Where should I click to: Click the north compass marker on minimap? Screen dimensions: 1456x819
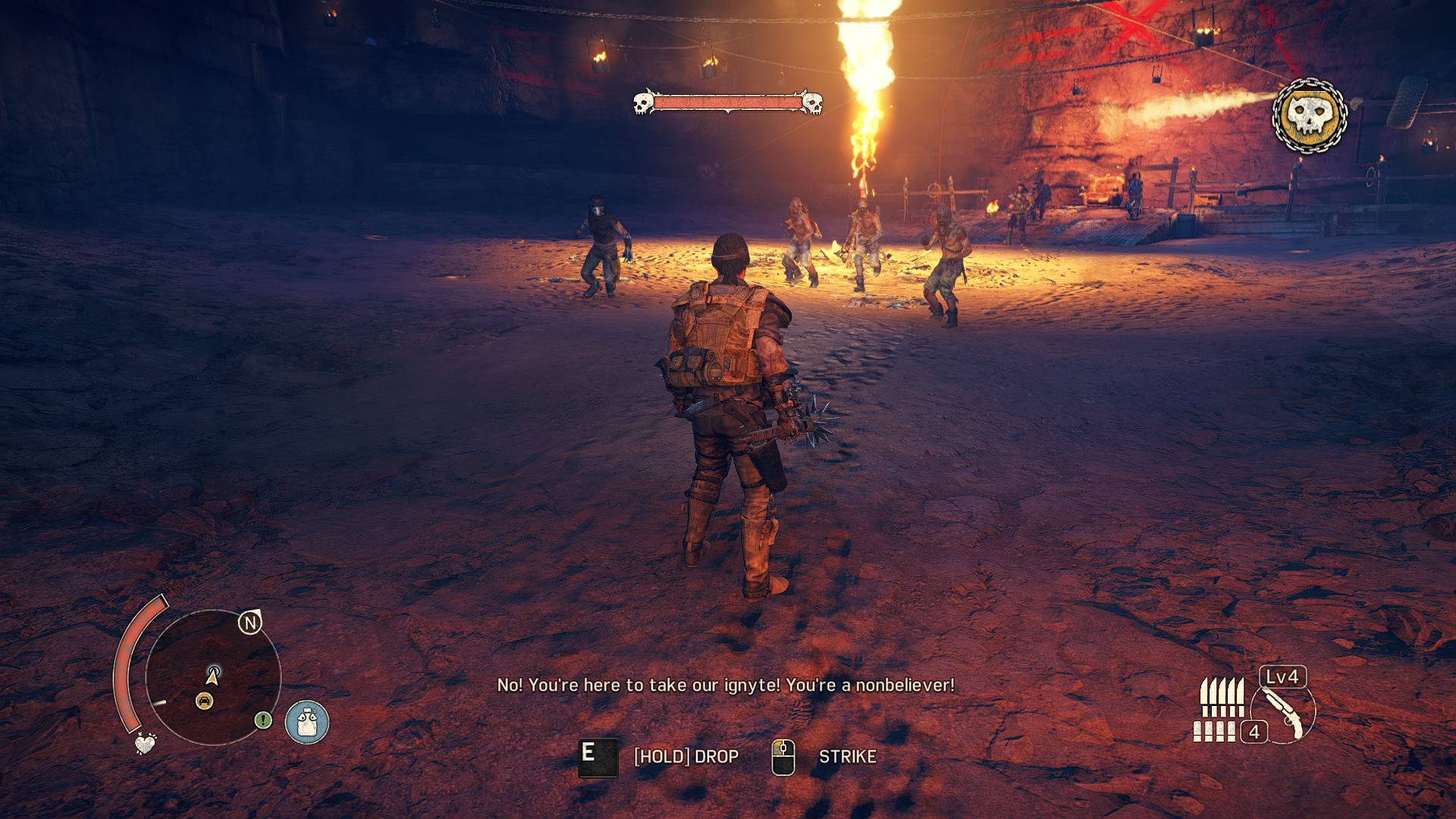point(250,623)
